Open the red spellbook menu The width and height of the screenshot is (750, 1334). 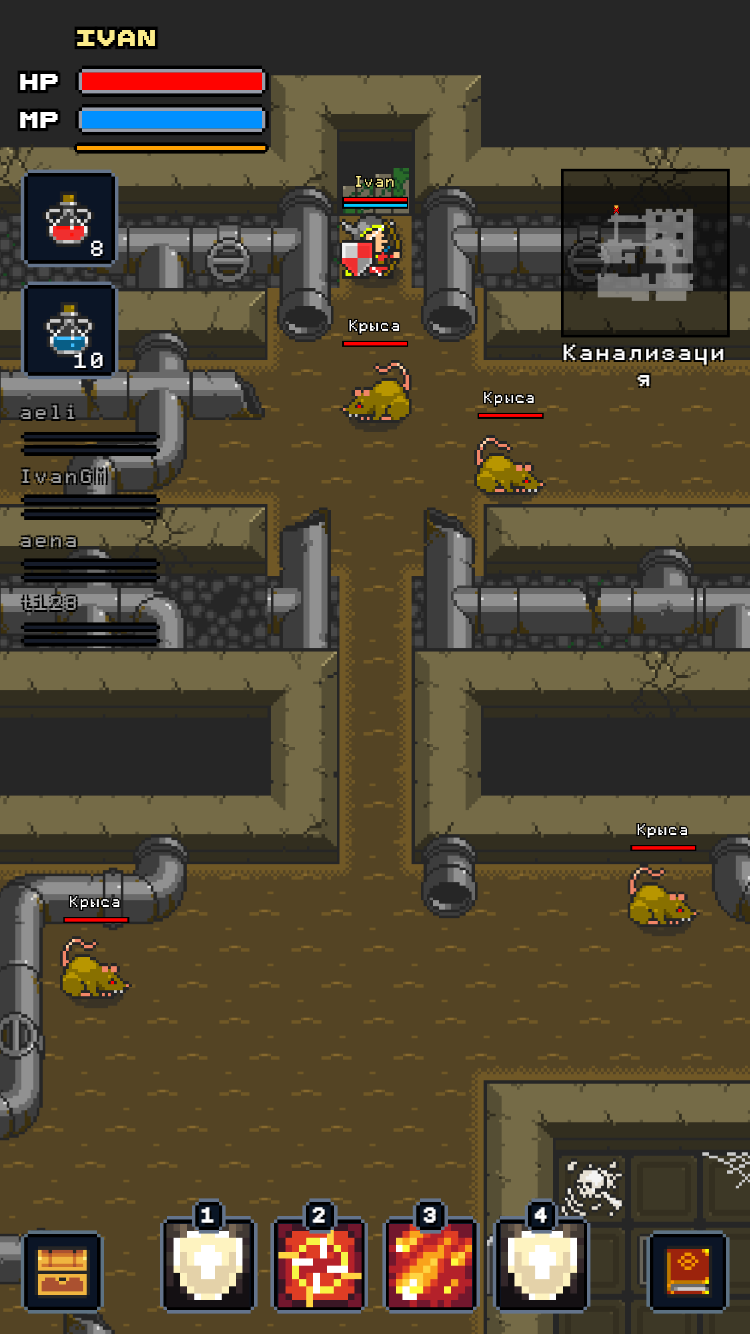tap(688, 1271)
